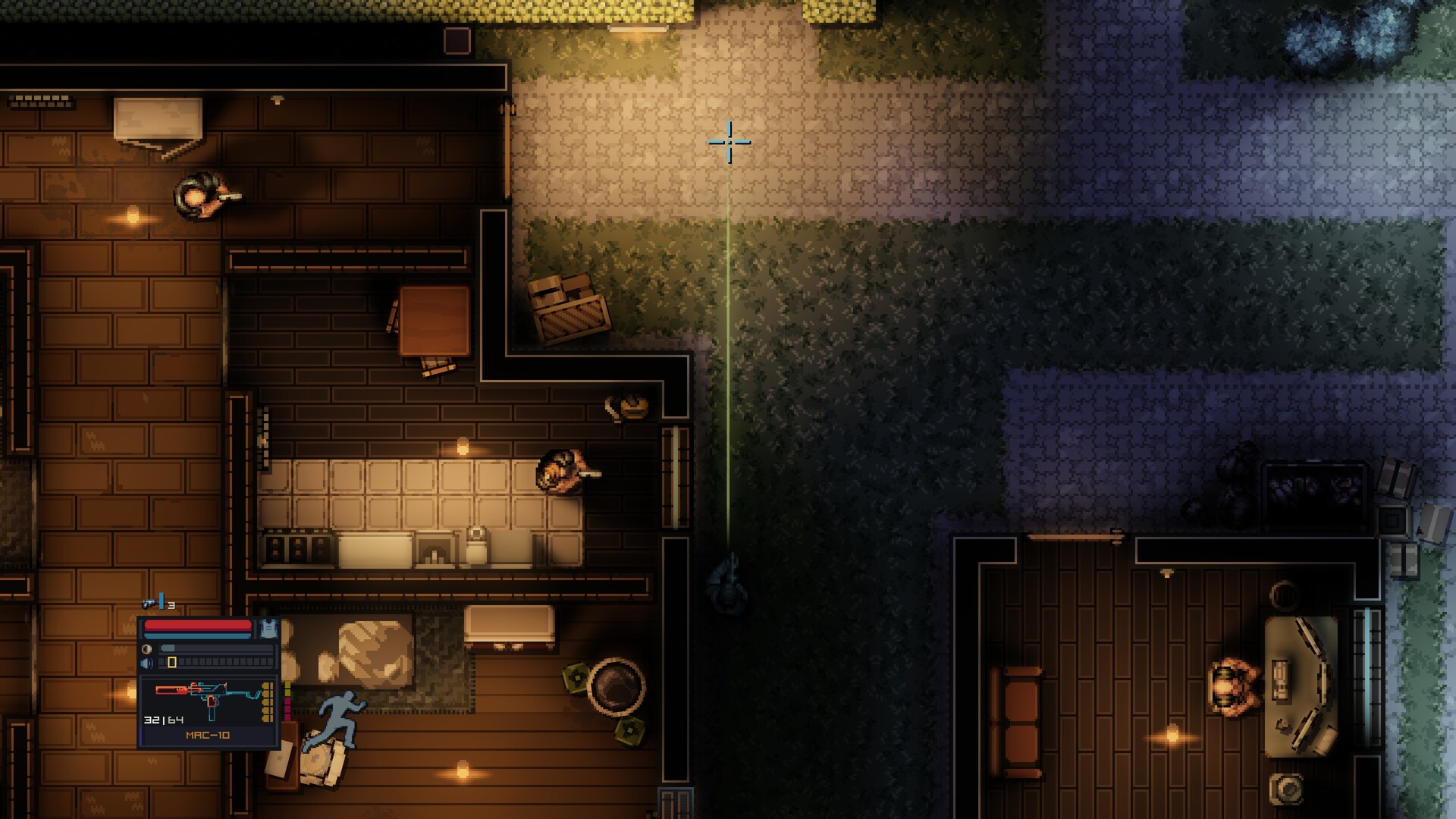Click the speaker icon beside the noise meter
Screen dimensions: 1456x819
(x=146, y=662)
